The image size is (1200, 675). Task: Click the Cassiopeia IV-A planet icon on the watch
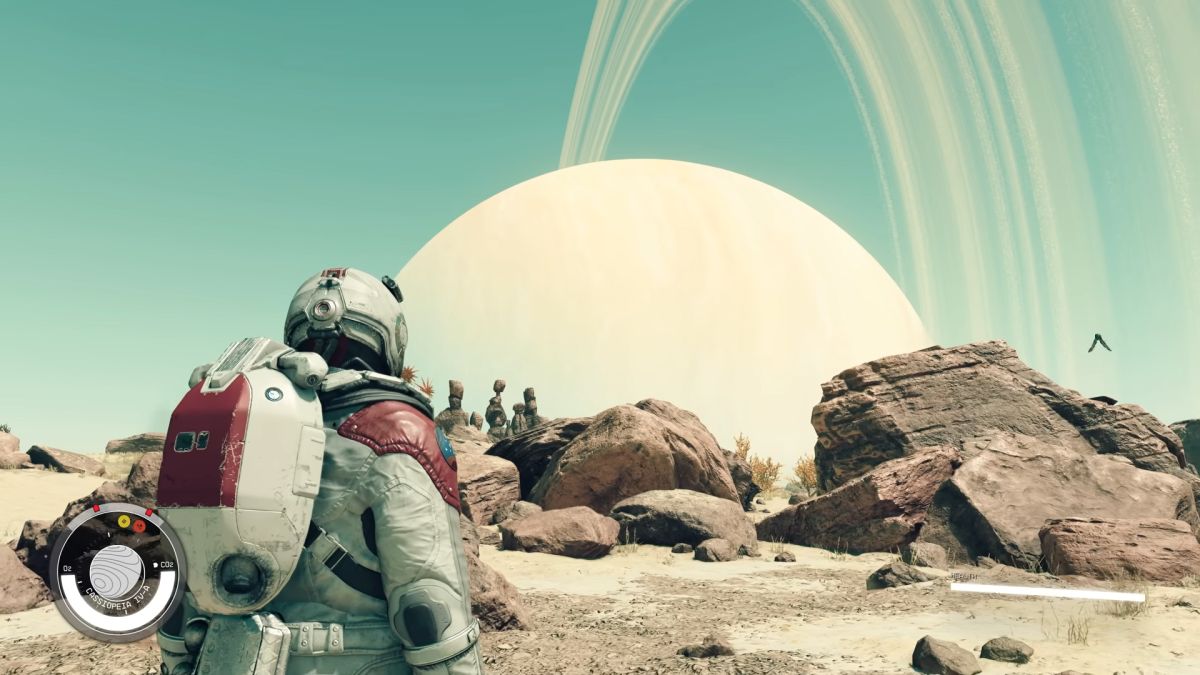point(116,570)
